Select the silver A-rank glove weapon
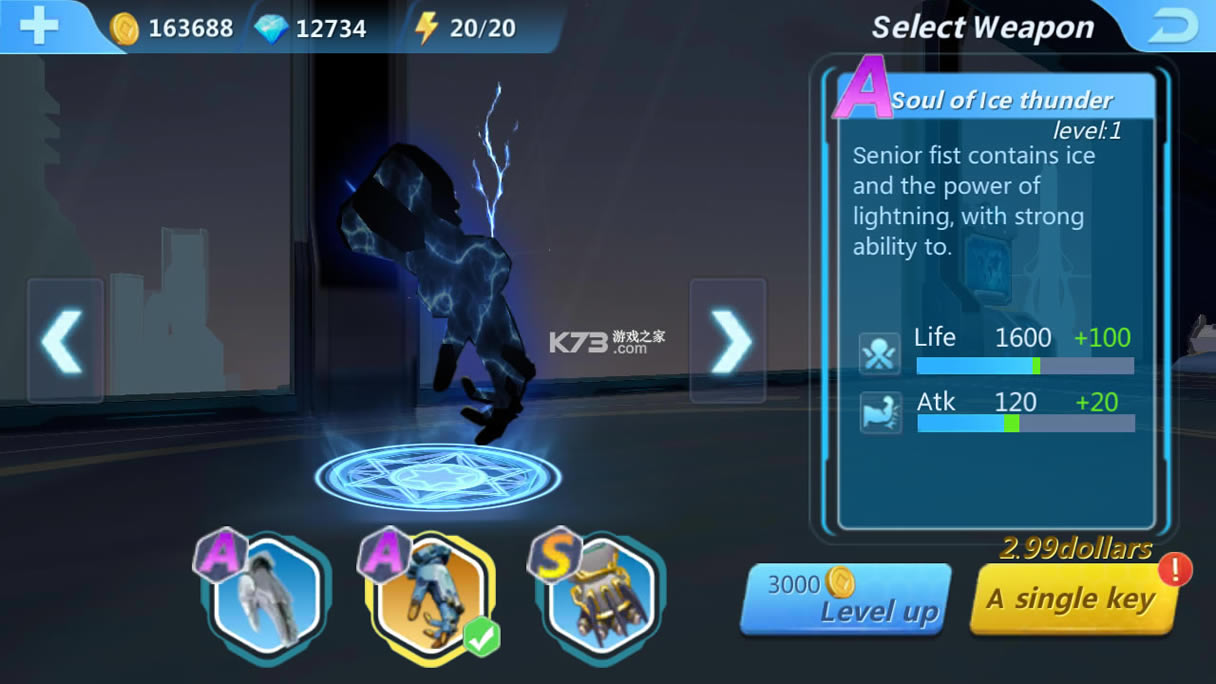The height and width of the screenshot is (684, 1216). (x=266, y=594)
